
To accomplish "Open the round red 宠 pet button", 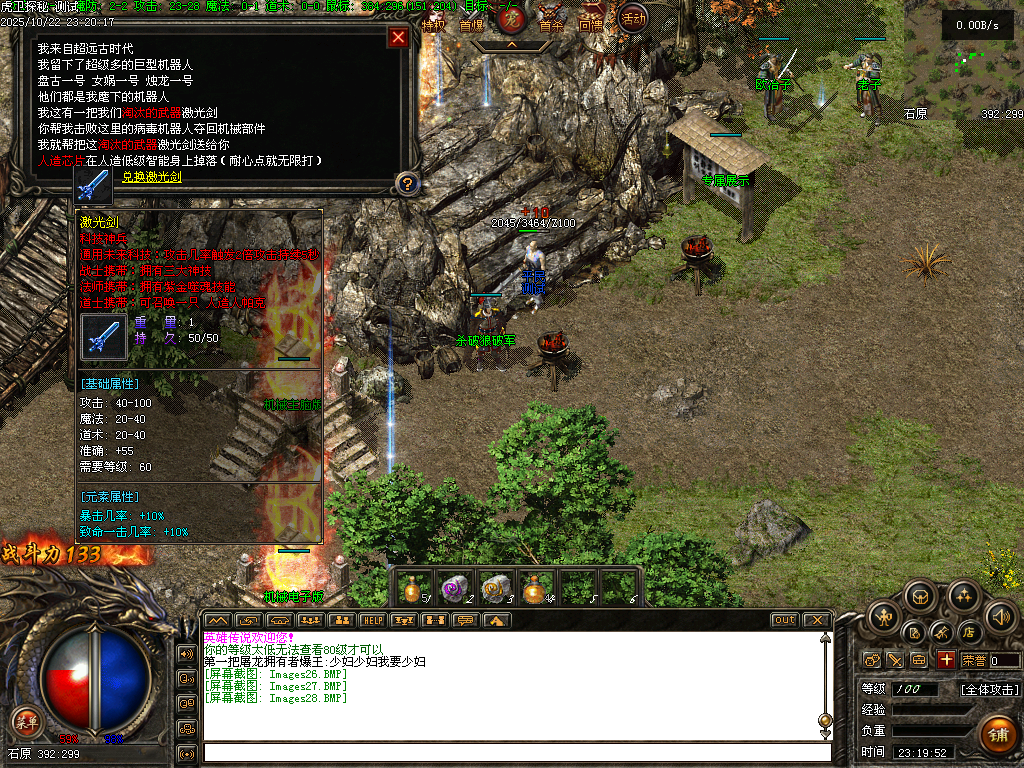I will (x=511, y=20).
